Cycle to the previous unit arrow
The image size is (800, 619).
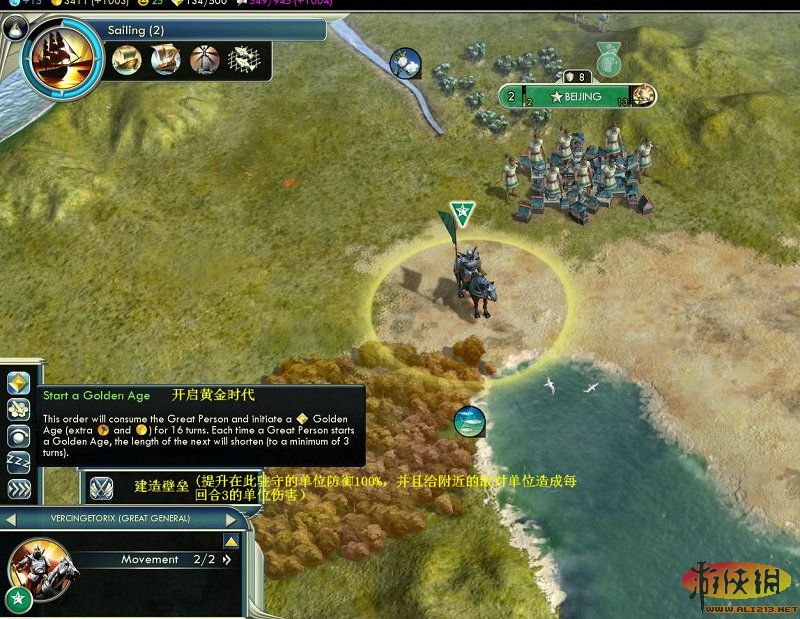(9, 518)
